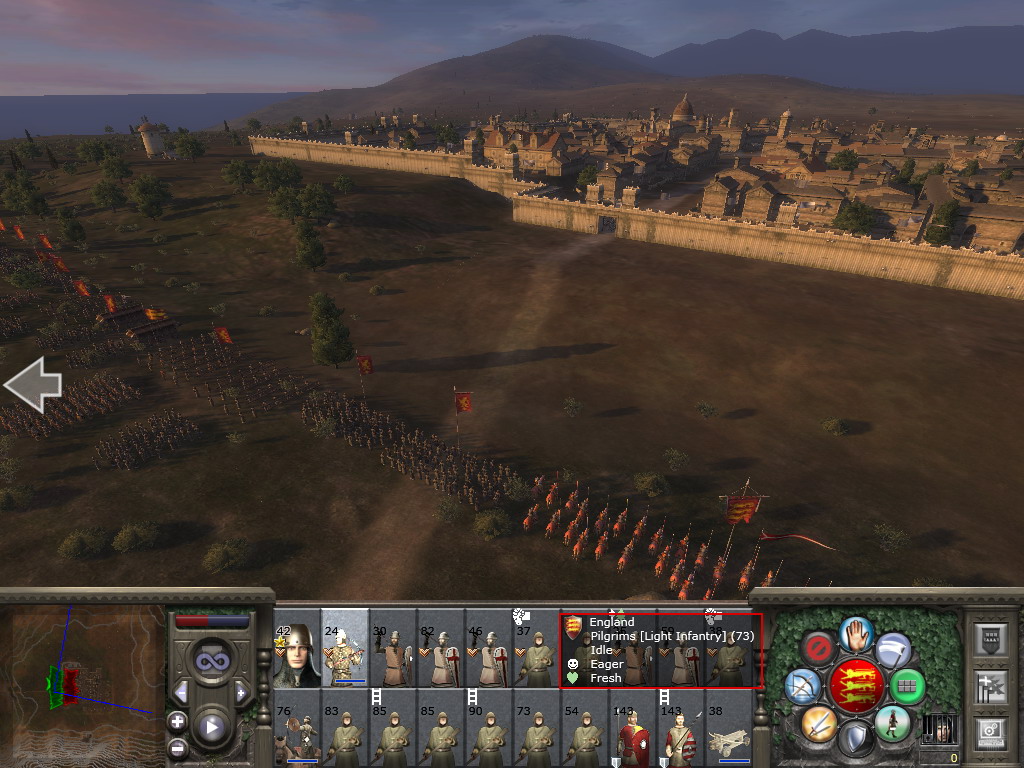Toggle the running soldier button
The height and width of the screenshot is (768, 1024).
tap(892, 723)
